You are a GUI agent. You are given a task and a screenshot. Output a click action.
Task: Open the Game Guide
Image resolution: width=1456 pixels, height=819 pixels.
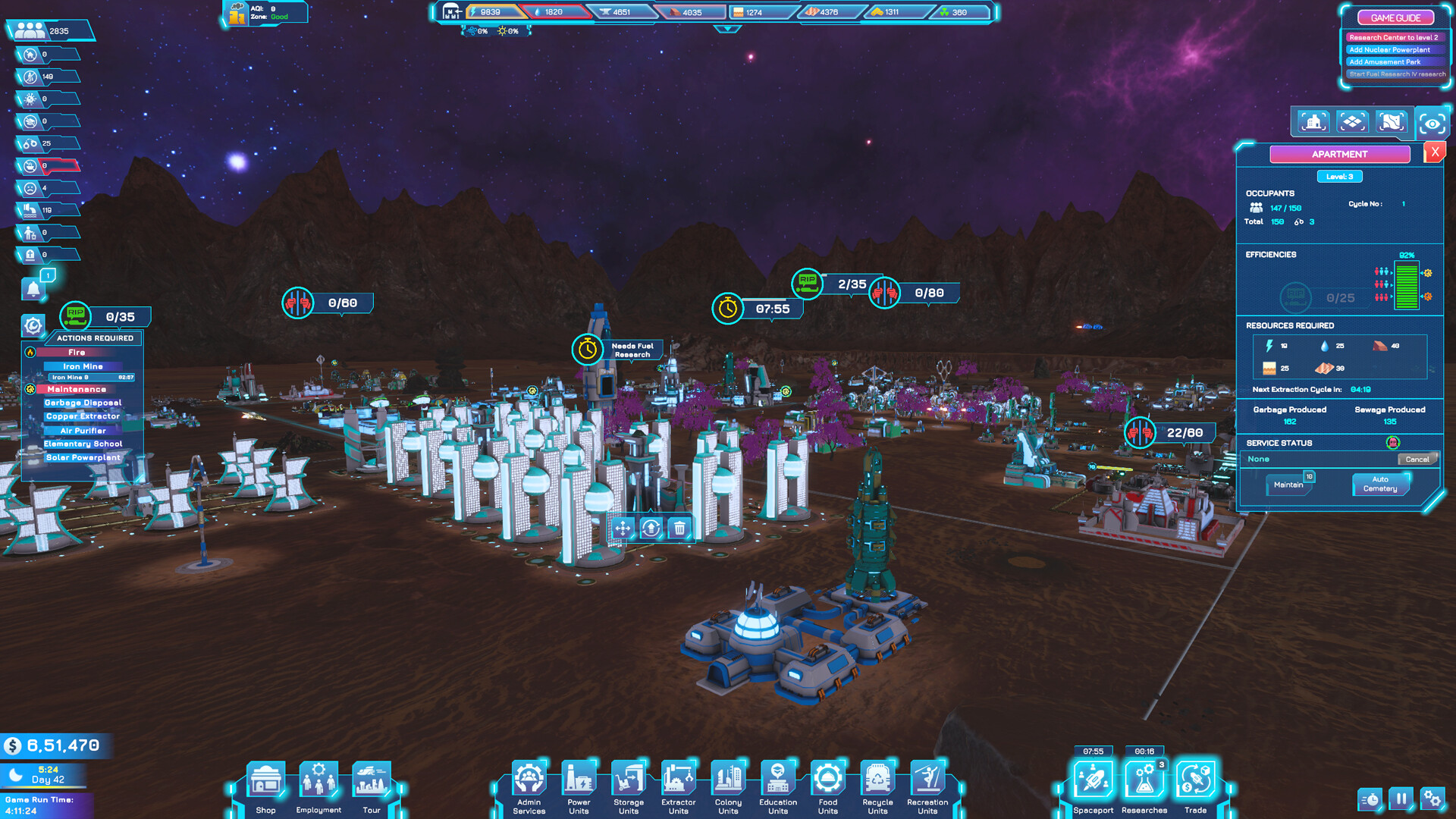1395,17
